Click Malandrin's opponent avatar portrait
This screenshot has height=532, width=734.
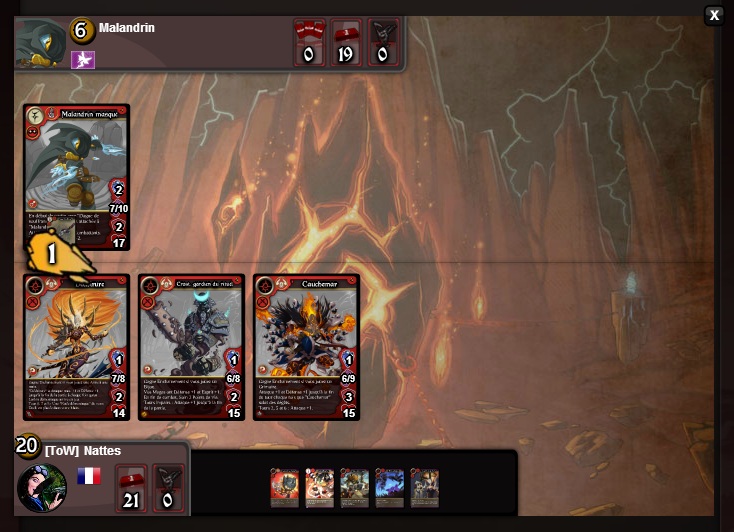(x=40, y=44)
